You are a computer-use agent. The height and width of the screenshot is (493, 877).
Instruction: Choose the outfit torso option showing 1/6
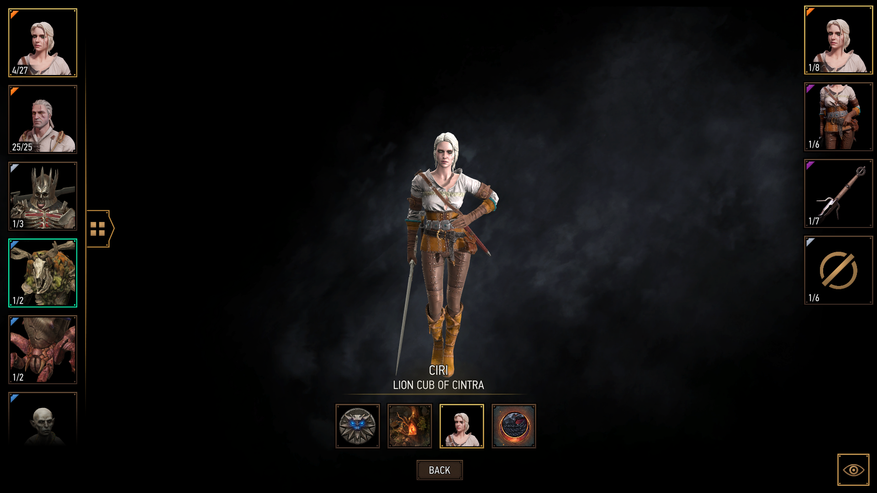click(838, 117)
